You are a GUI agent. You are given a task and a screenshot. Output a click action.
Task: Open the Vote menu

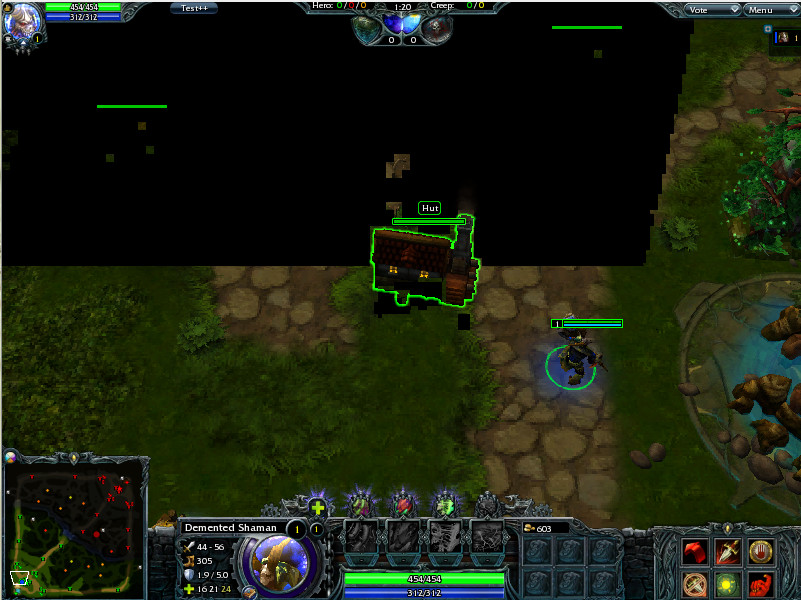(713, 10)
